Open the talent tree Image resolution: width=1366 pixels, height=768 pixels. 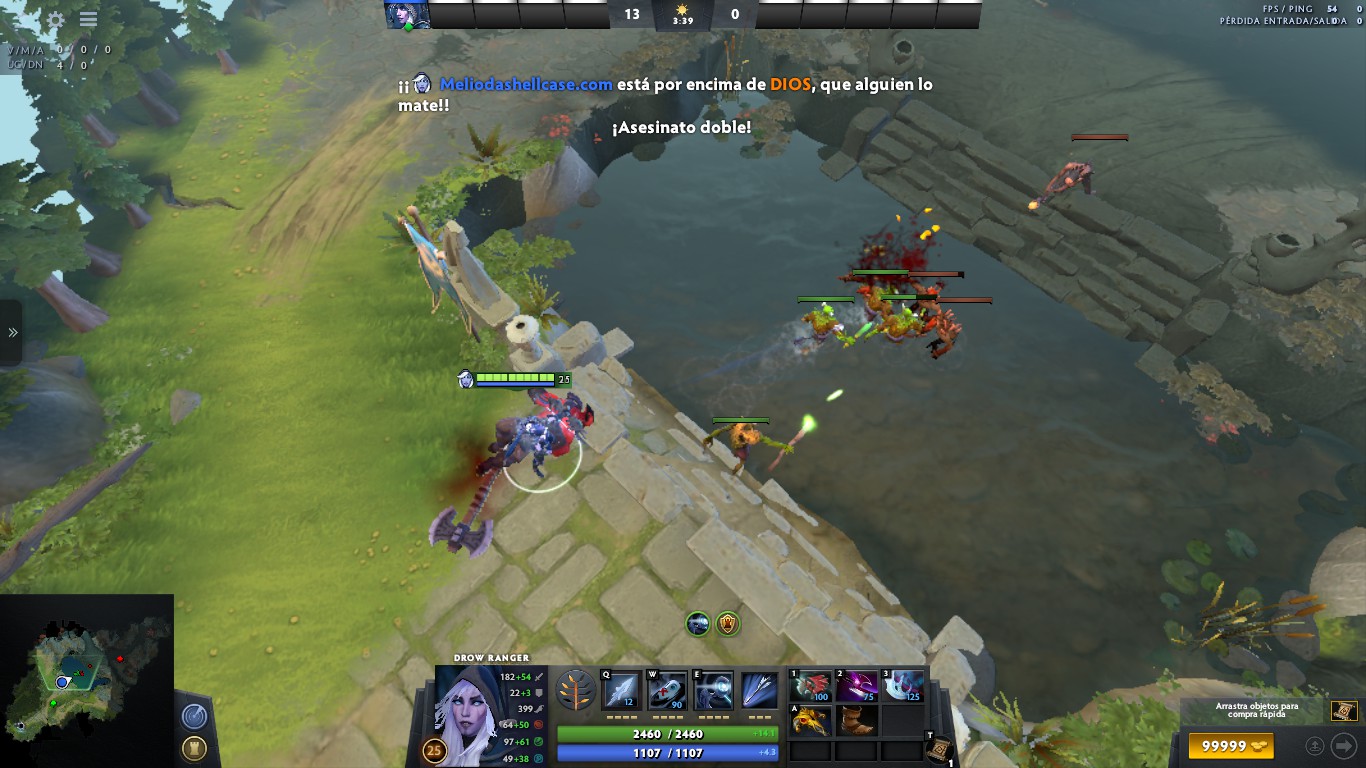pyautogui.click(x=574, y=690)
